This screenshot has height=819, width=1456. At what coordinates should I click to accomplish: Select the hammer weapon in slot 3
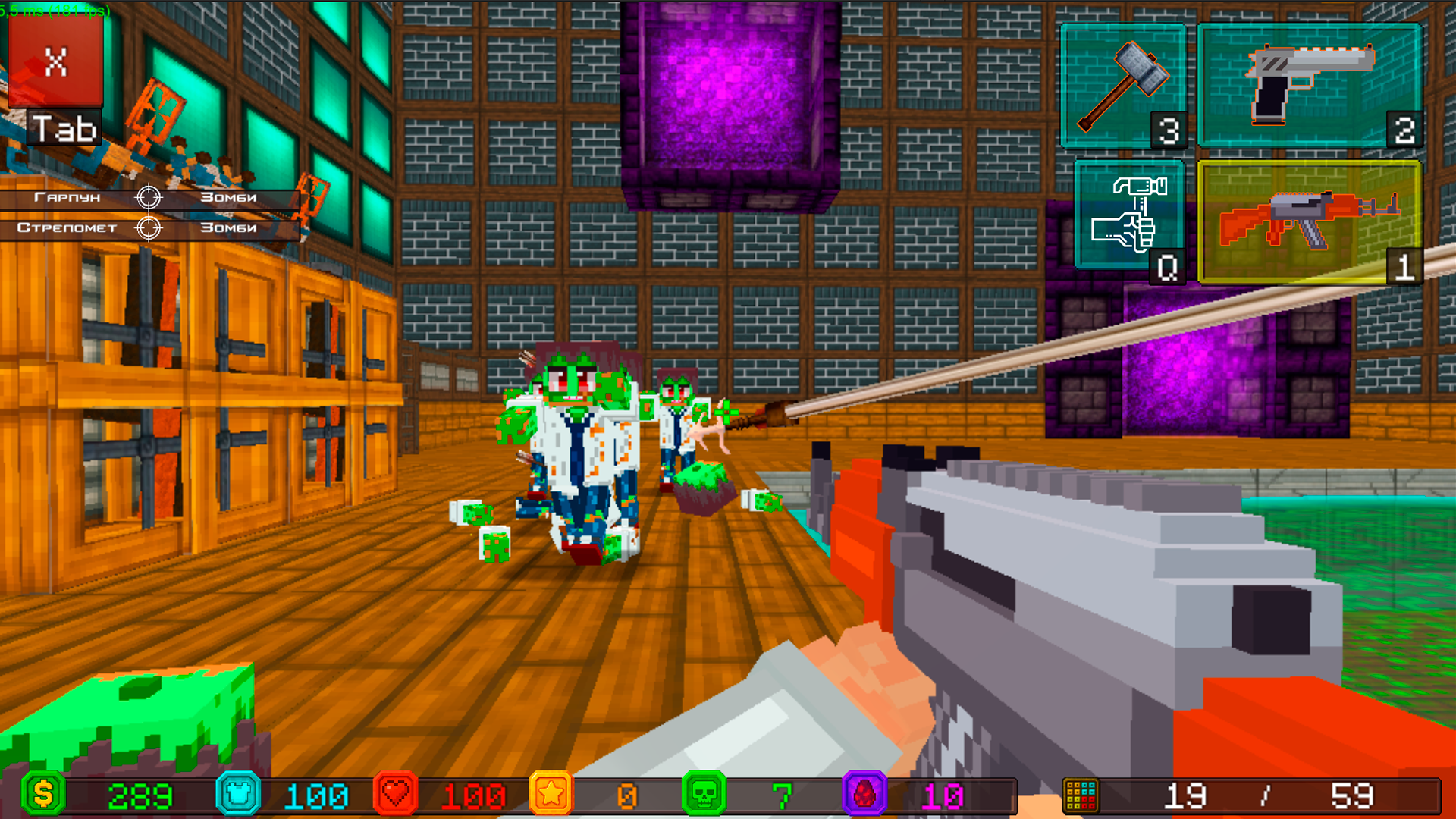[x=1124, y=85]
